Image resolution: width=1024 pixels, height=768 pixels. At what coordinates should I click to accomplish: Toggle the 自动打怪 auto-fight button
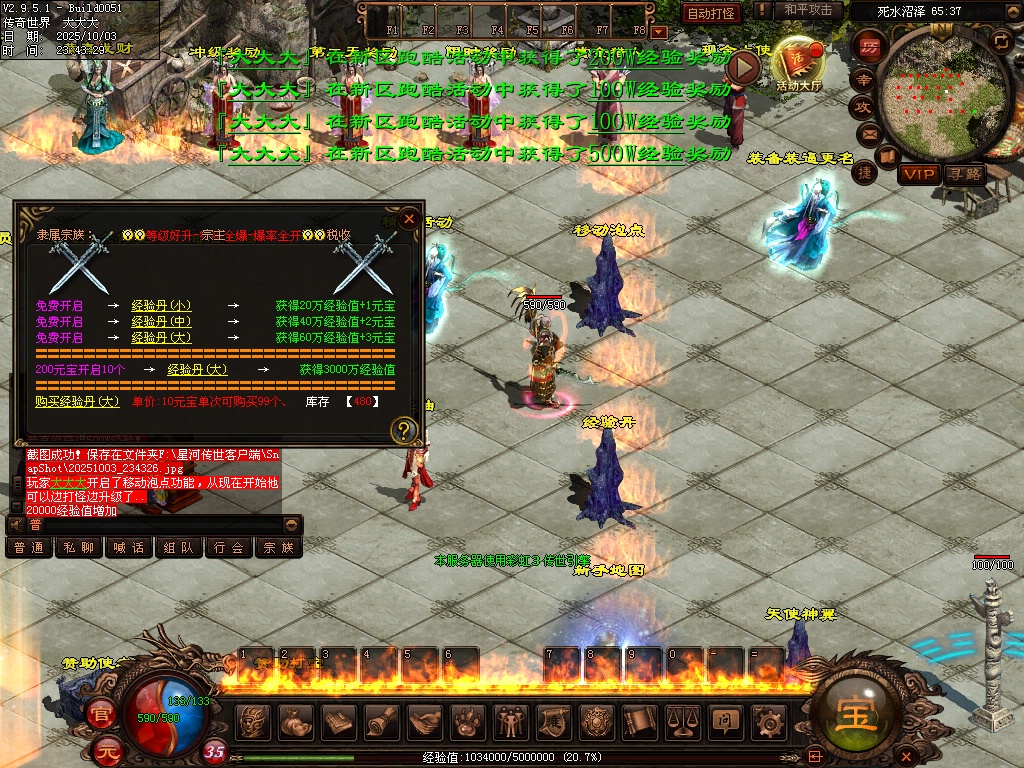(x=712, y=13)
